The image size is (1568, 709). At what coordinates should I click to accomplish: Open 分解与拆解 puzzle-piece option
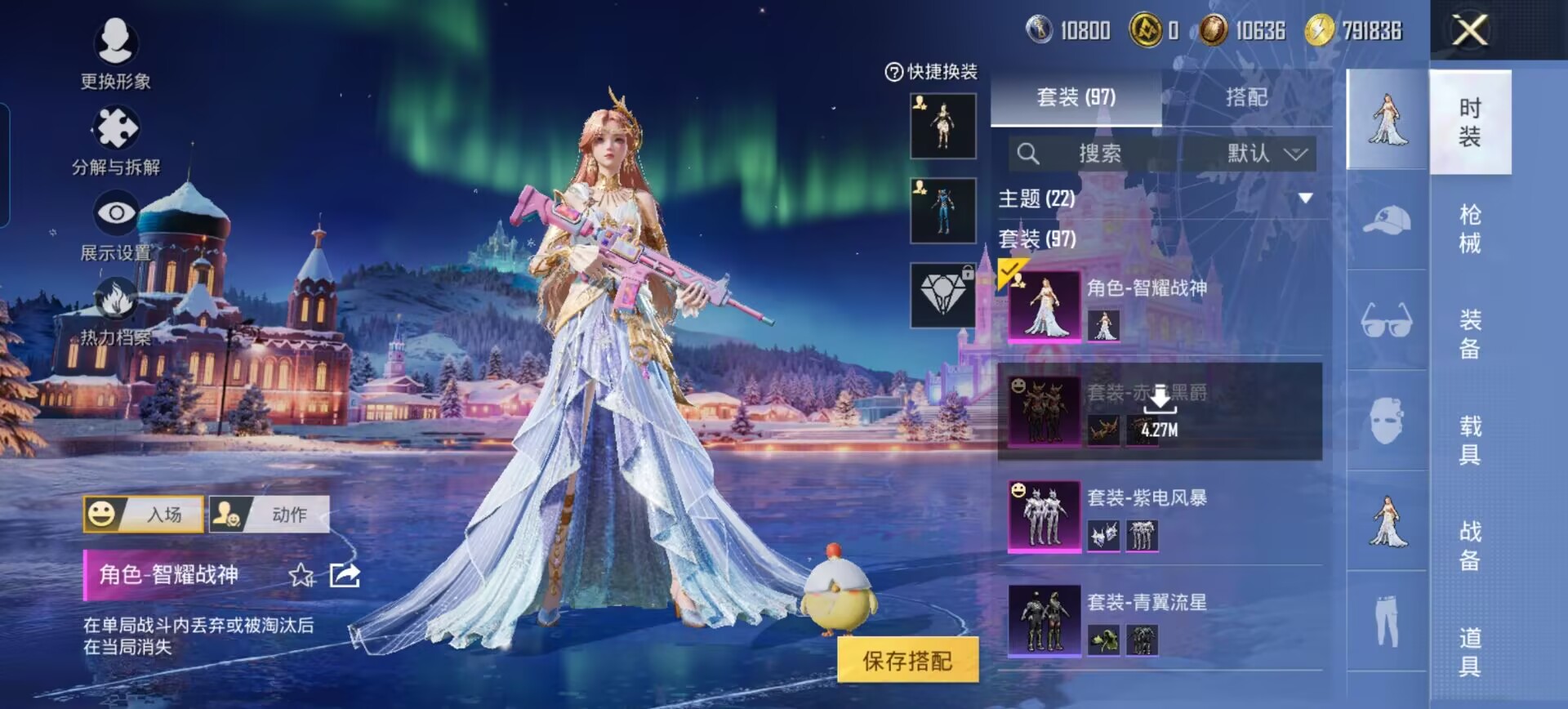click(116, 140)
